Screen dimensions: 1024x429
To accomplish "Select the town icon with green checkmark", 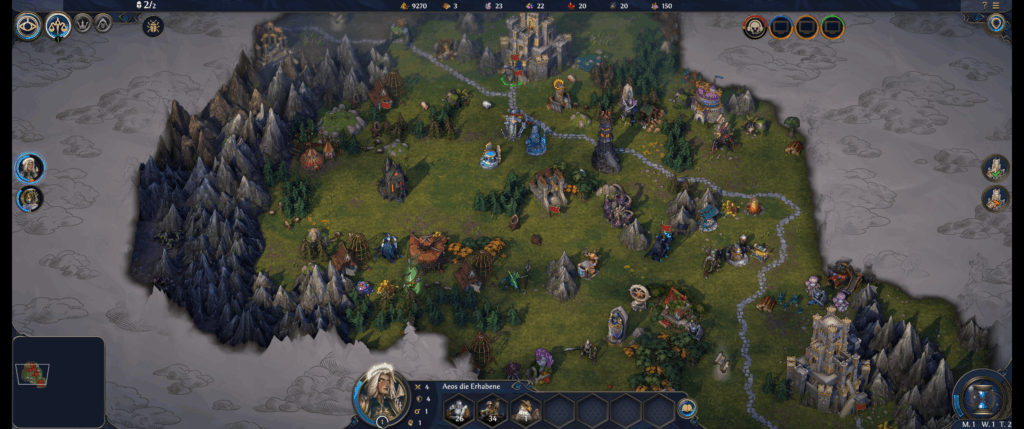I will click(995, 168).
